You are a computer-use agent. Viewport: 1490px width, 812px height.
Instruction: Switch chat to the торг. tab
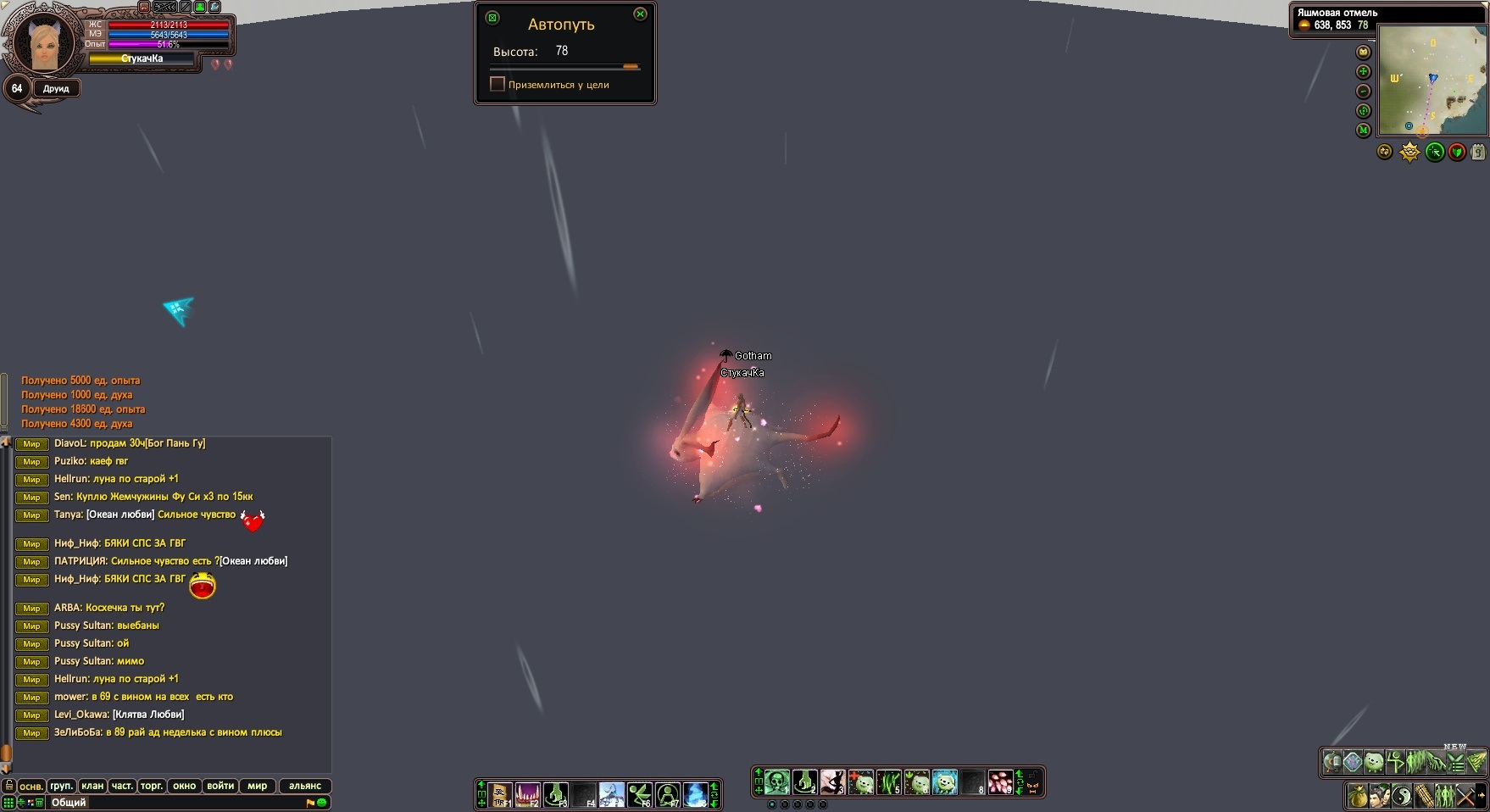(152, 786)
